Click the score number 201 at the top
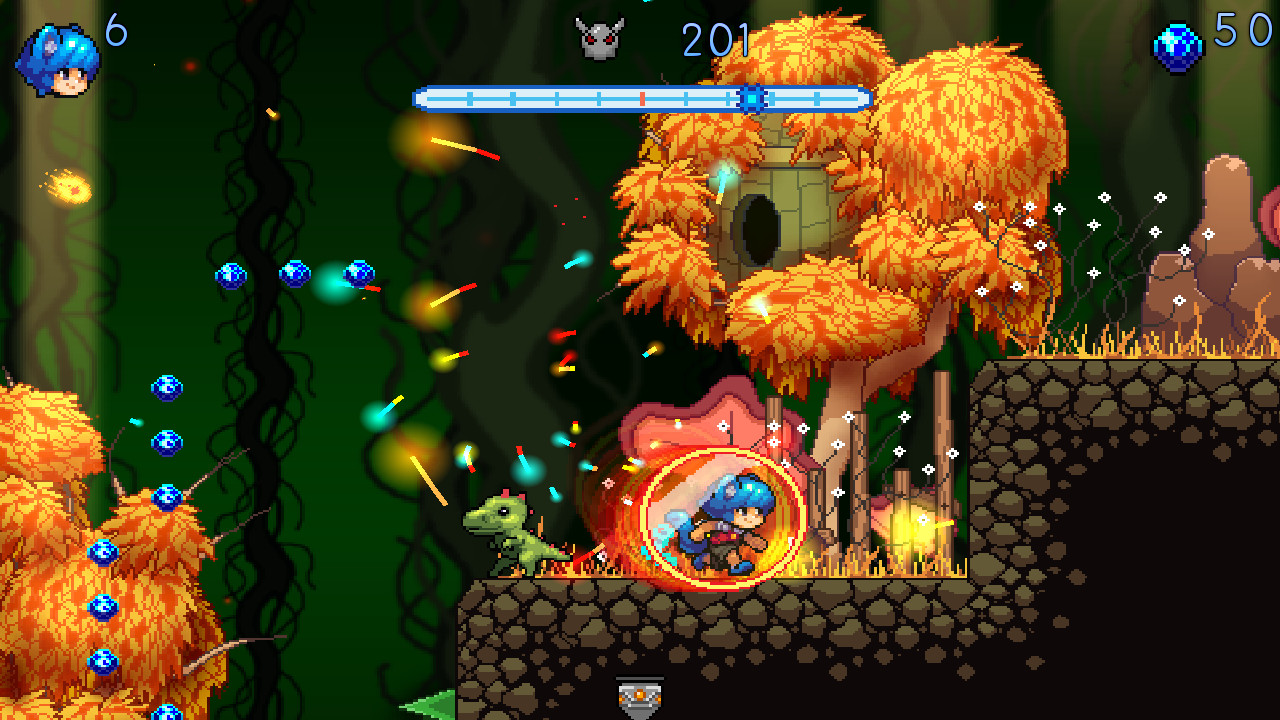 [x=715, y=40]
